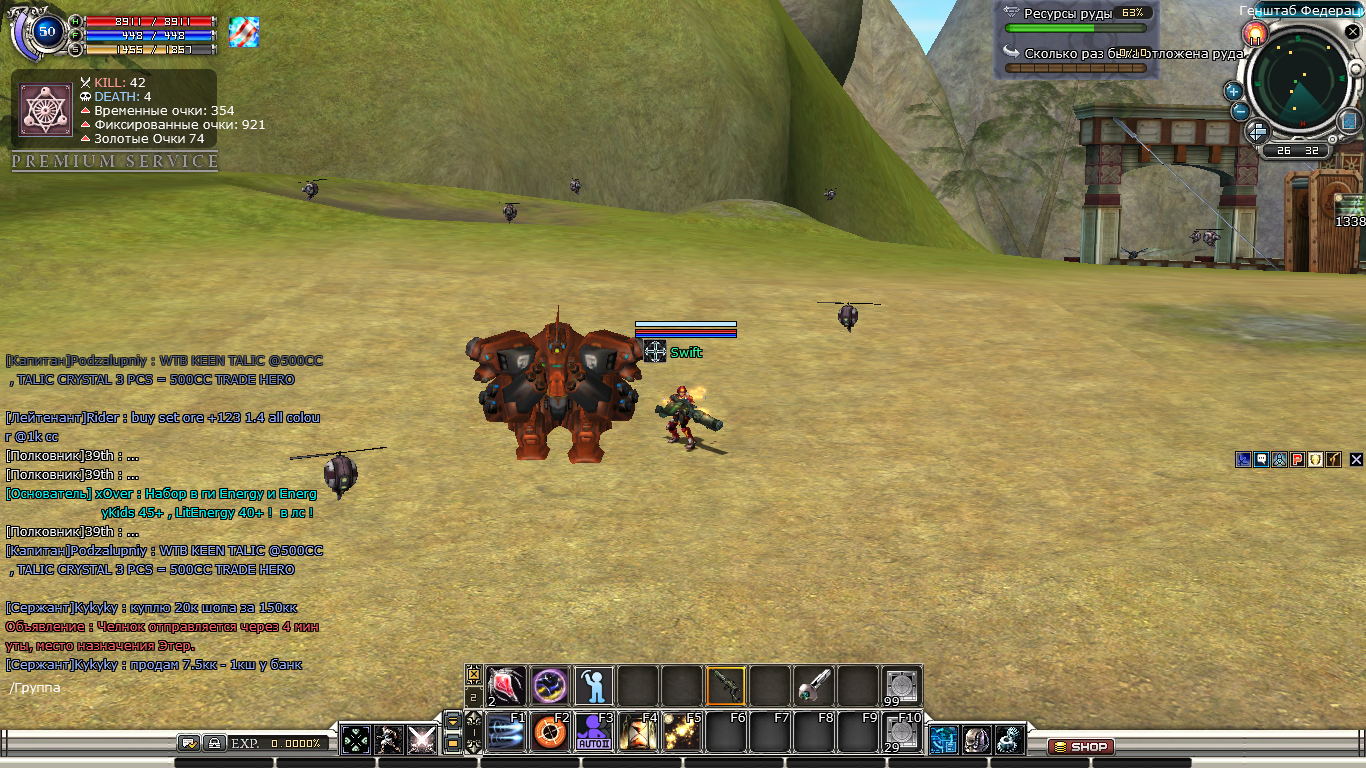Activate the F5 golden sparks skill
This screenshot has height=768, width=1366.
point(681,733)
